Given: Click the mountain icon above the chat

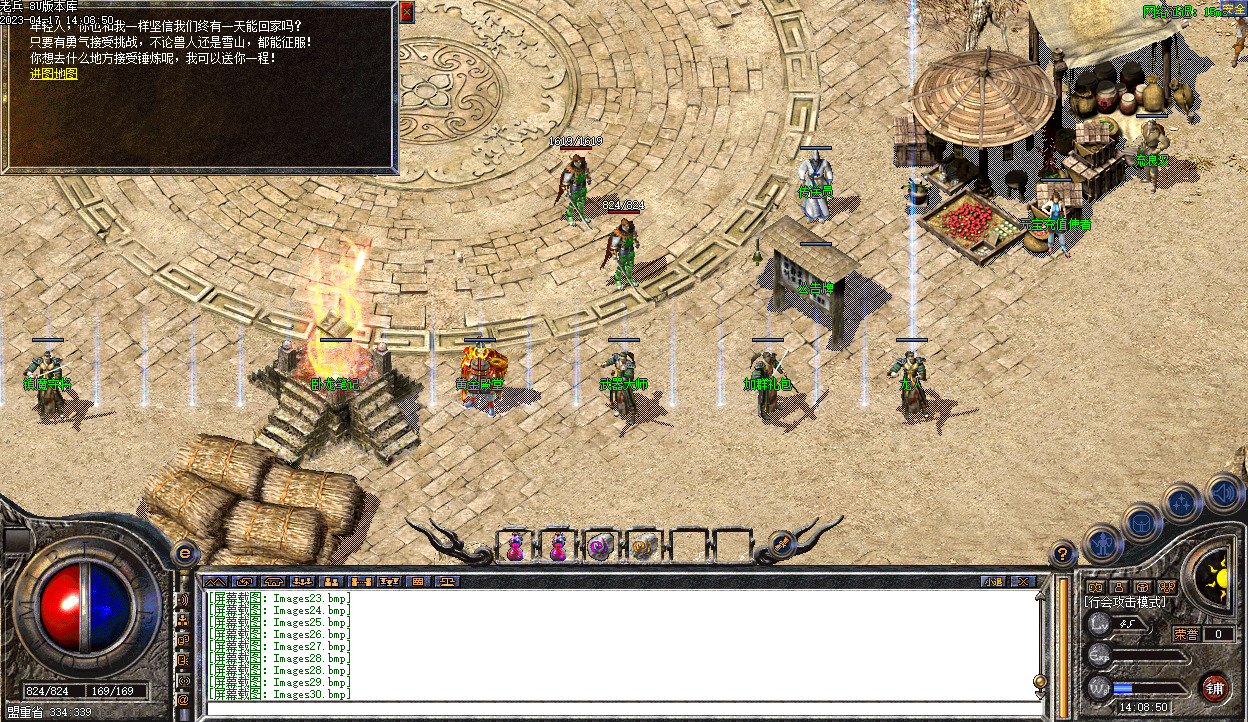Looking at the screenshot, I should tap(215, 581).
